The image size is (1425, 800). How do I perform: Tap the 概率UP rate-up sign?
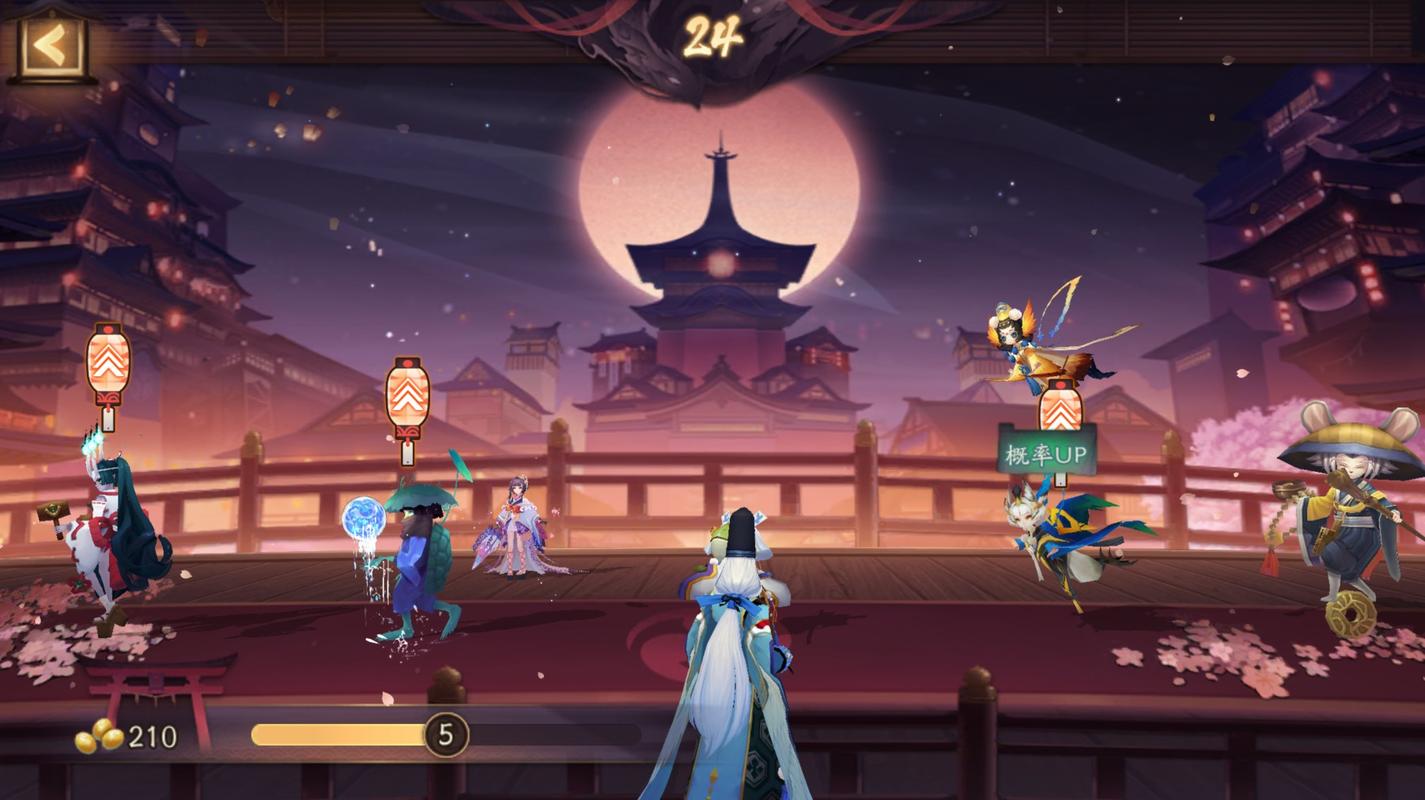1046,451
